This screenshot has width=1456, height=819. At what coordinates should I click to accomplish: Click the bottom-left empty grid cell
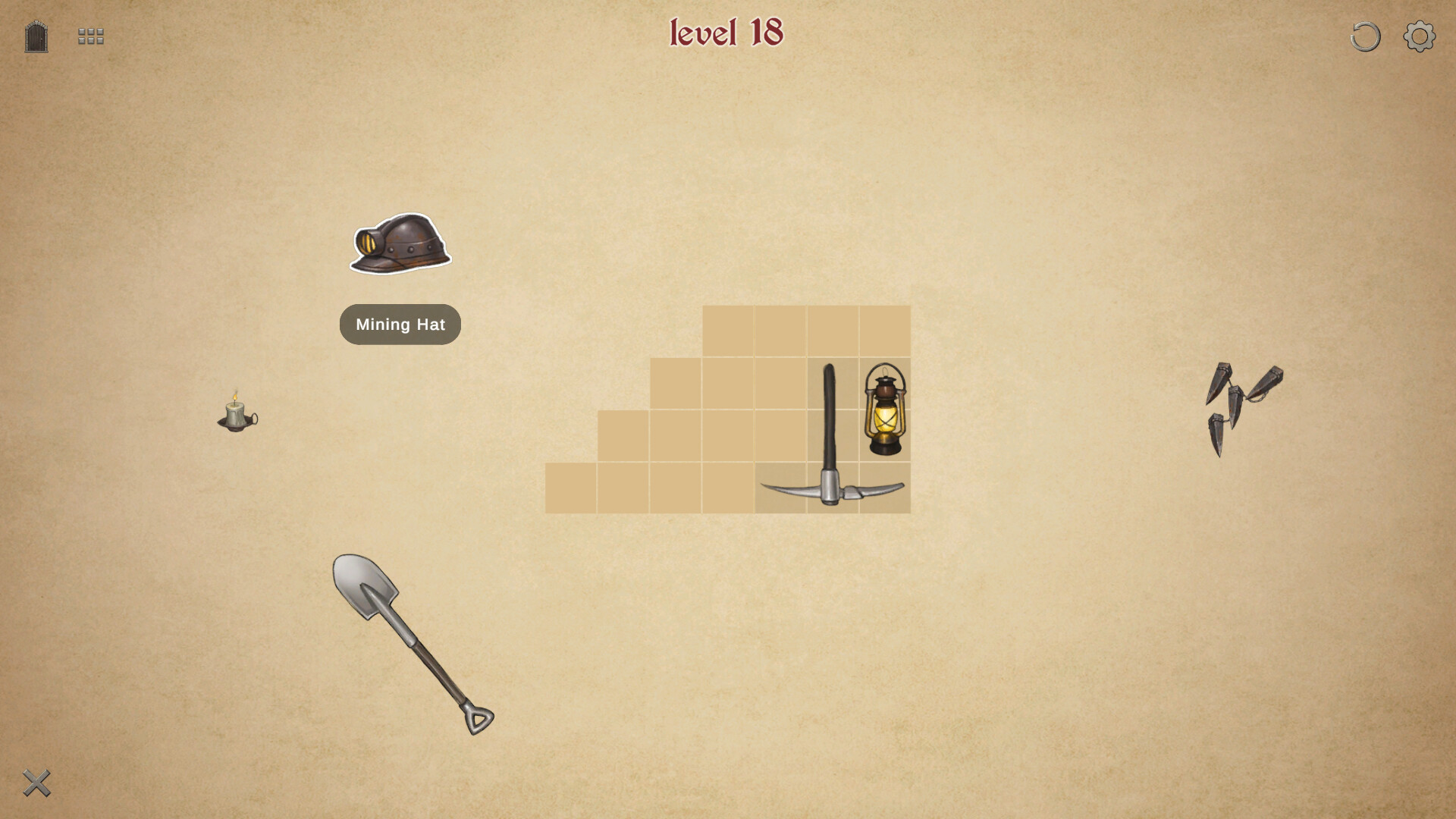[573, 489]
